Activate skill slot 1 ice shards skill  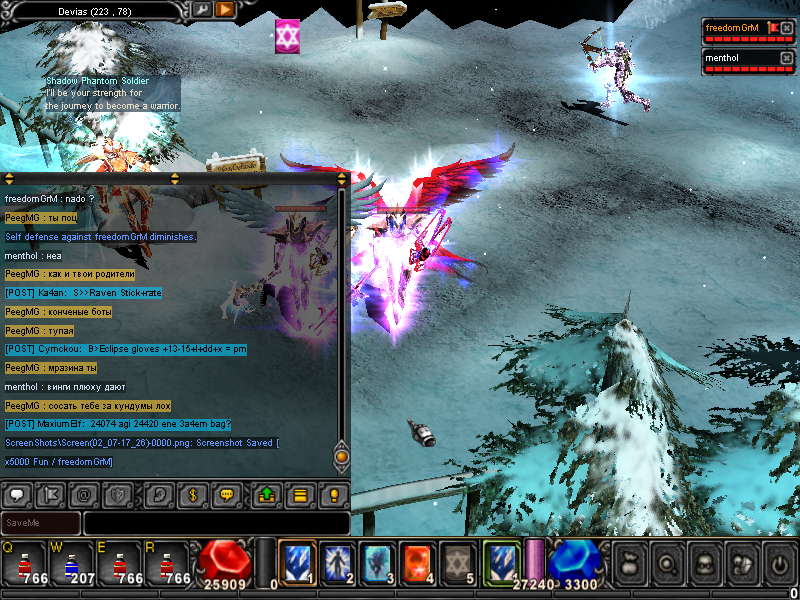click(x=297, y=562)
